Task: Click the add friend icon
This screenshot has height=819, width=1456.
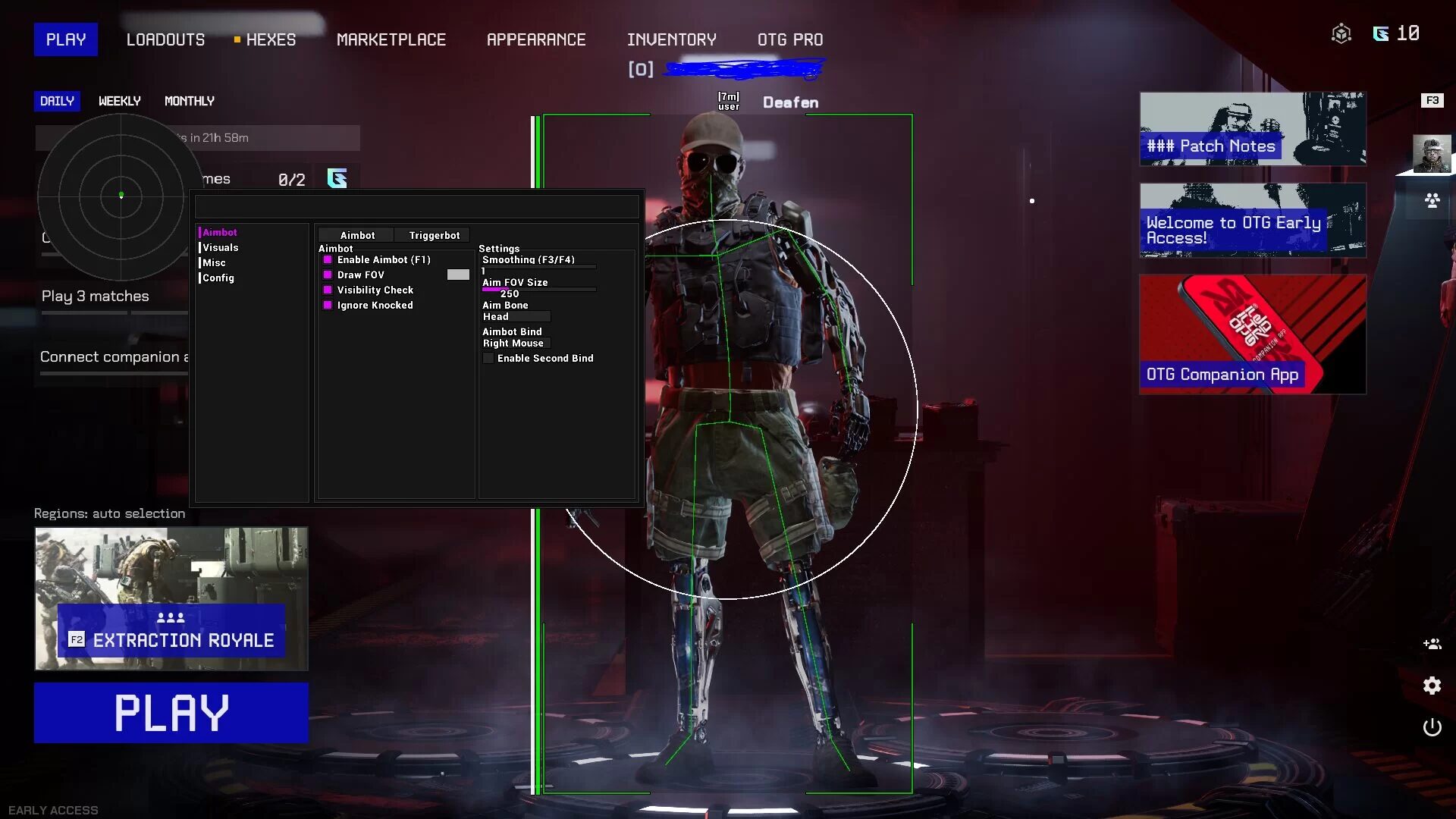Action: pos(1432,644)
